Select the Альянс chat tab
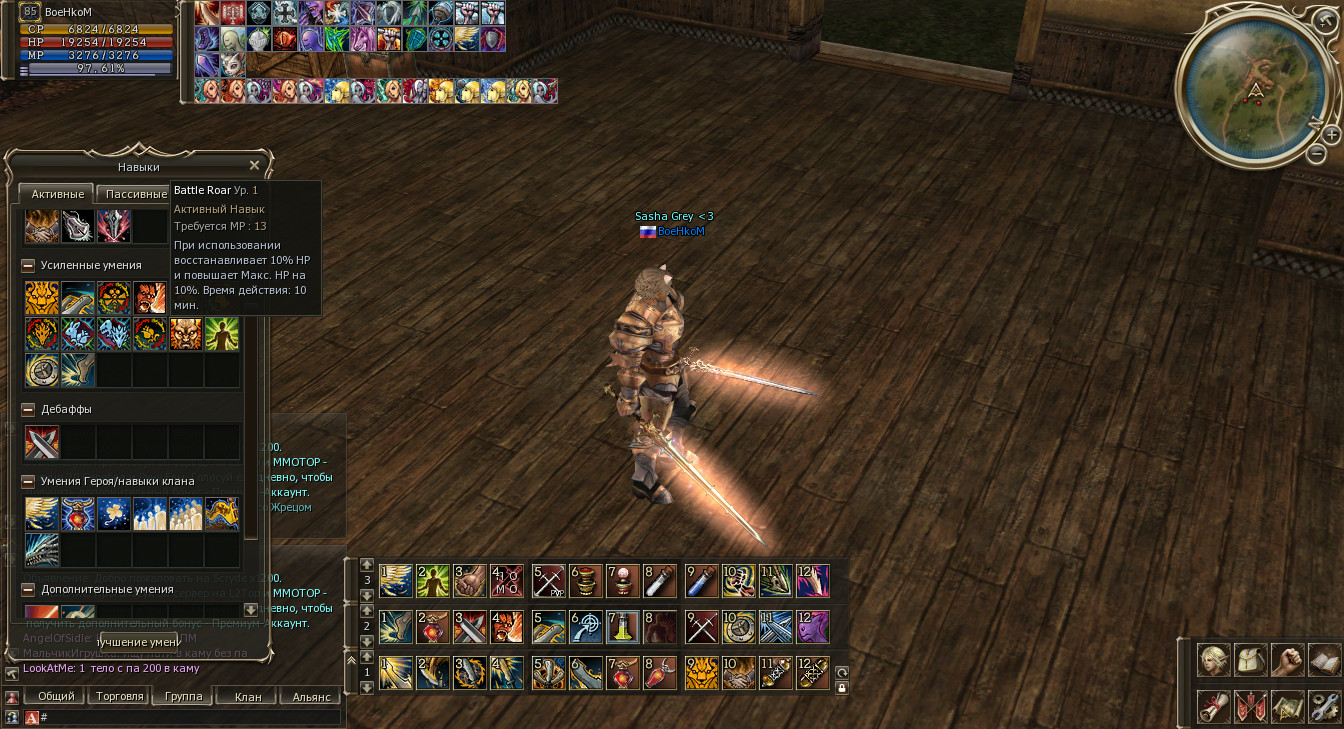Screen dimensions: 1344x729 pyautogui.click(x=310, y=696)
